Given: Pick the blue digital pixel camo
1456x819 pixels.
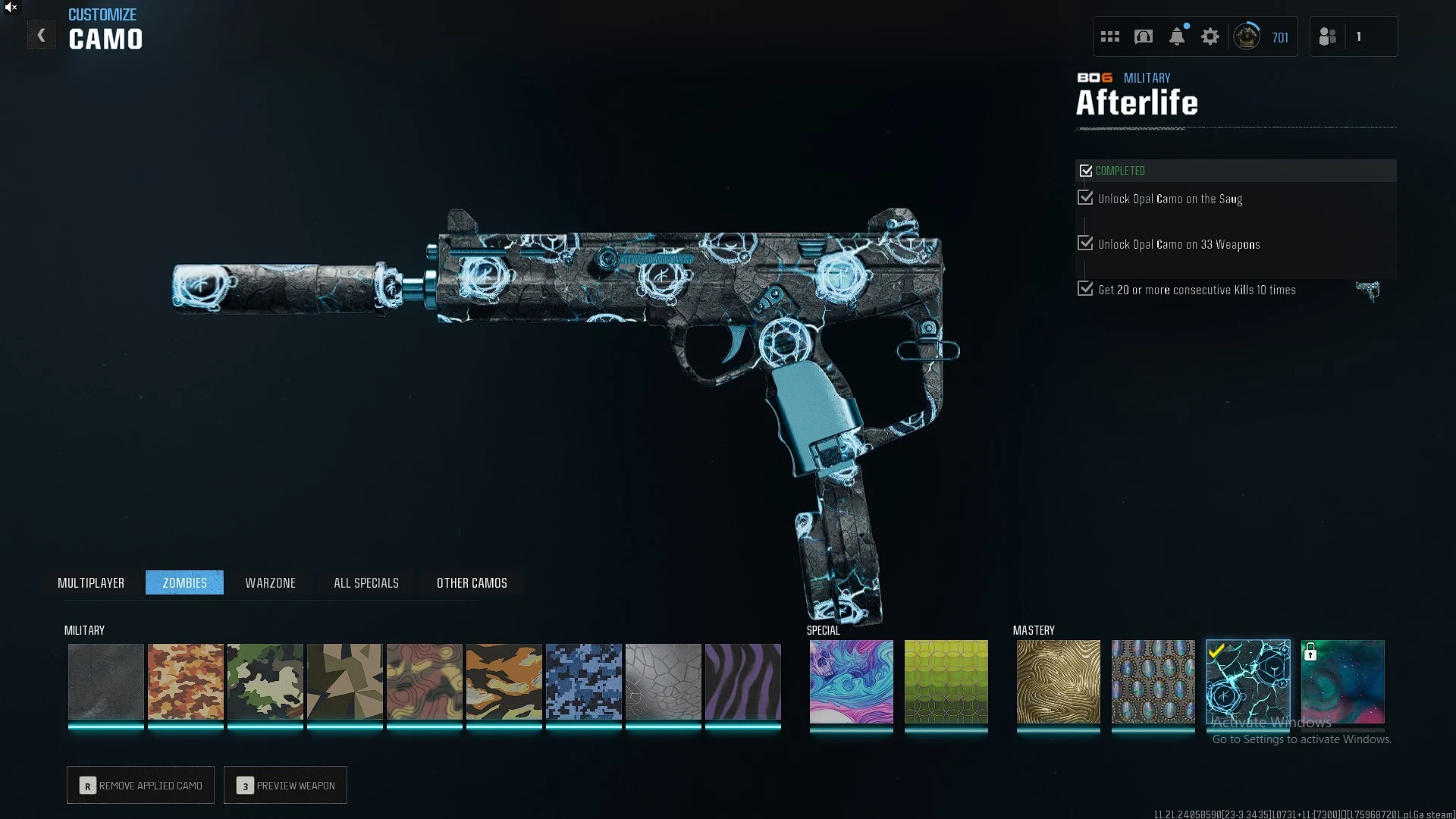Looking at the screenshot, I should (584, 681).
